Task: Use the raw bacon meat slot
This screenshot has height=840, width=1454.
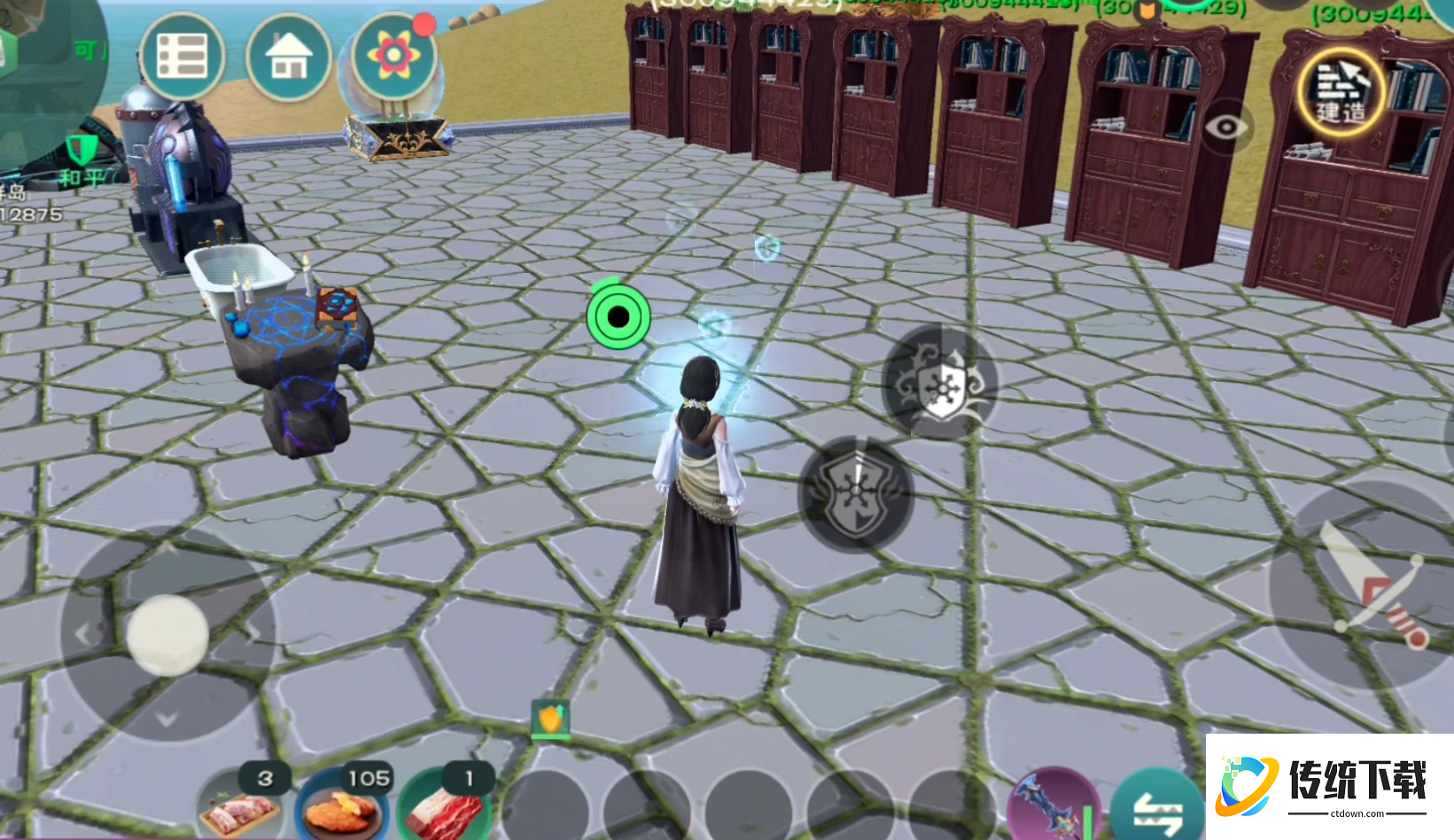Action: (x=443, y=808)
